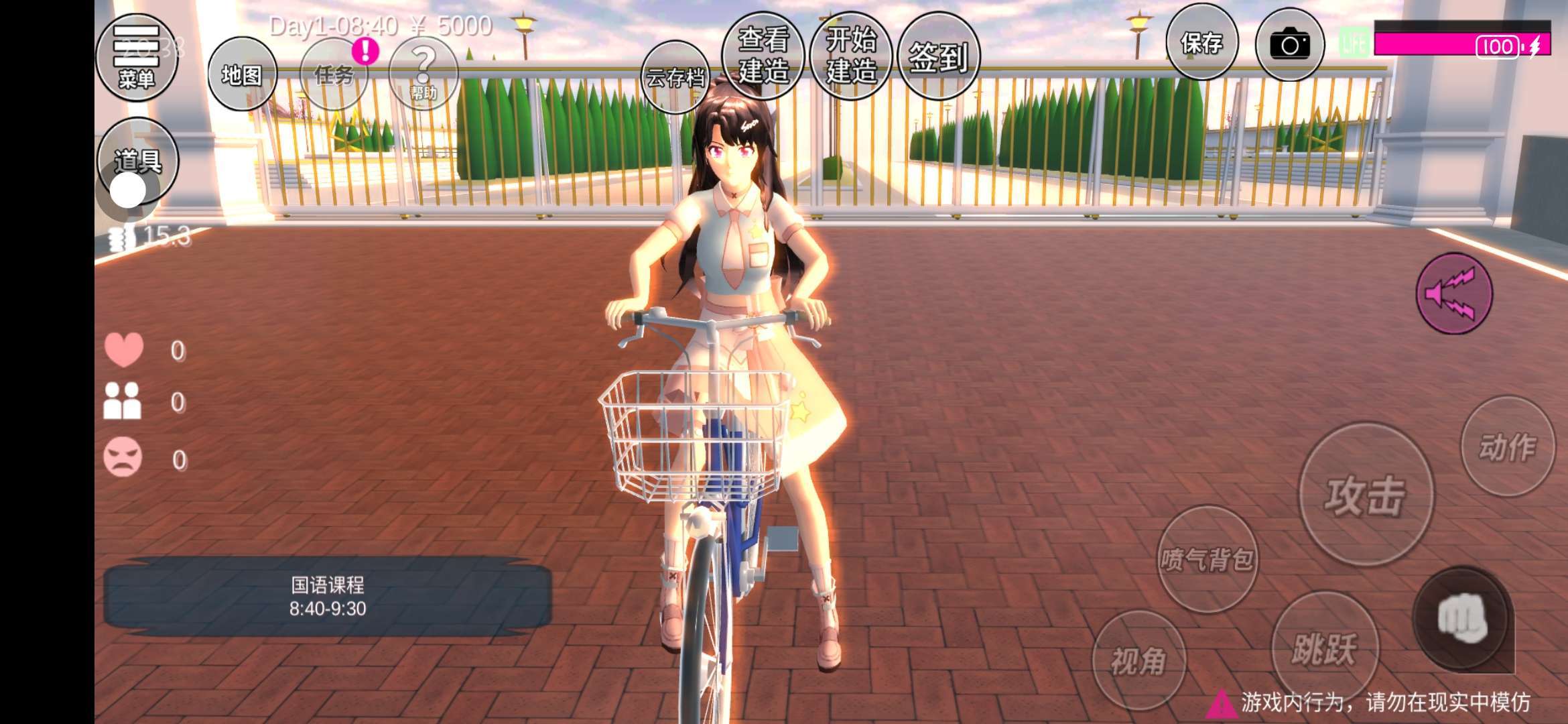
Task: Activate the 喷气背包 jetpack button
Action: coord(1207,558)
